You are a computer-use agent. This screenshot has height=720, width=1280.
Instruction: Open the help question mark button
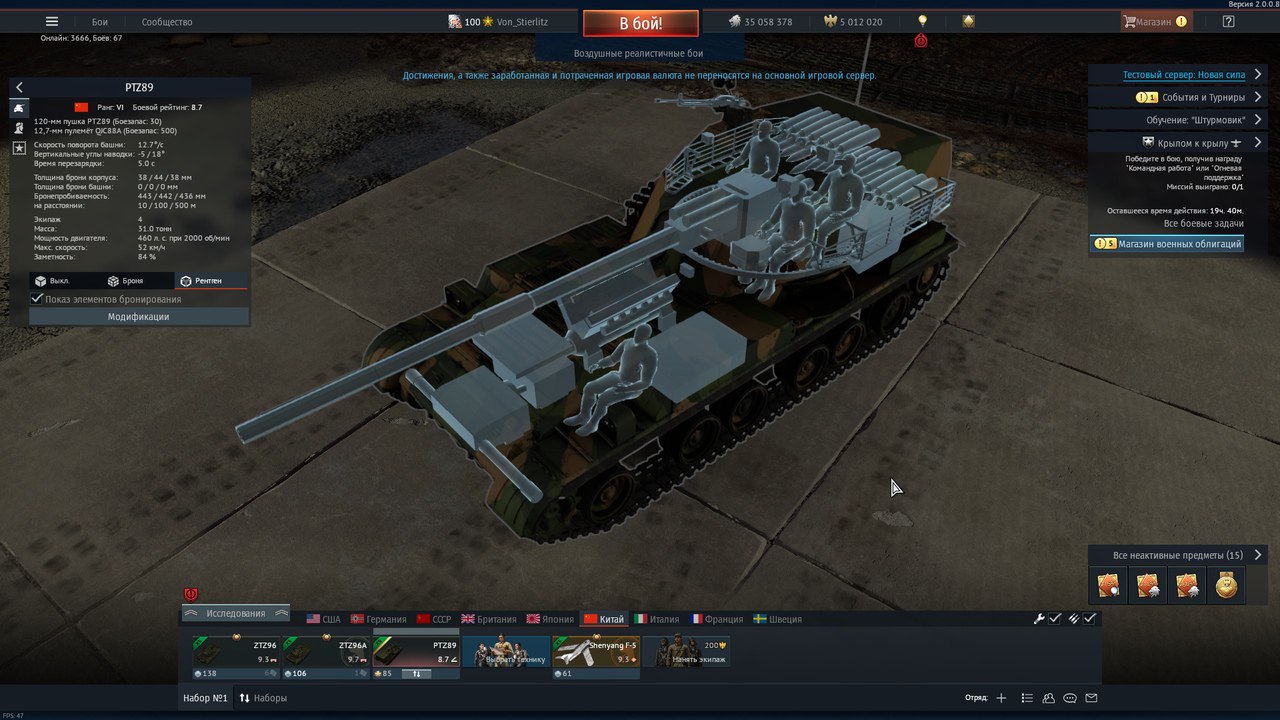pos(1229,22)
